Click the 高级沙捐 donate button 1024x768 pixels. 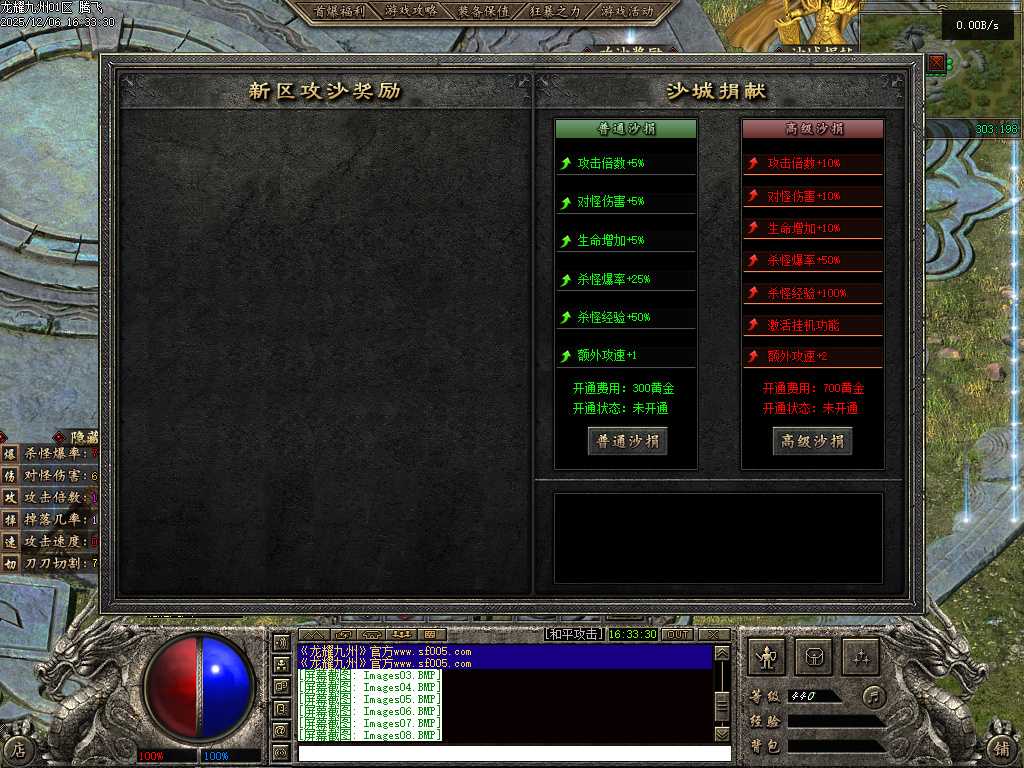812,441
